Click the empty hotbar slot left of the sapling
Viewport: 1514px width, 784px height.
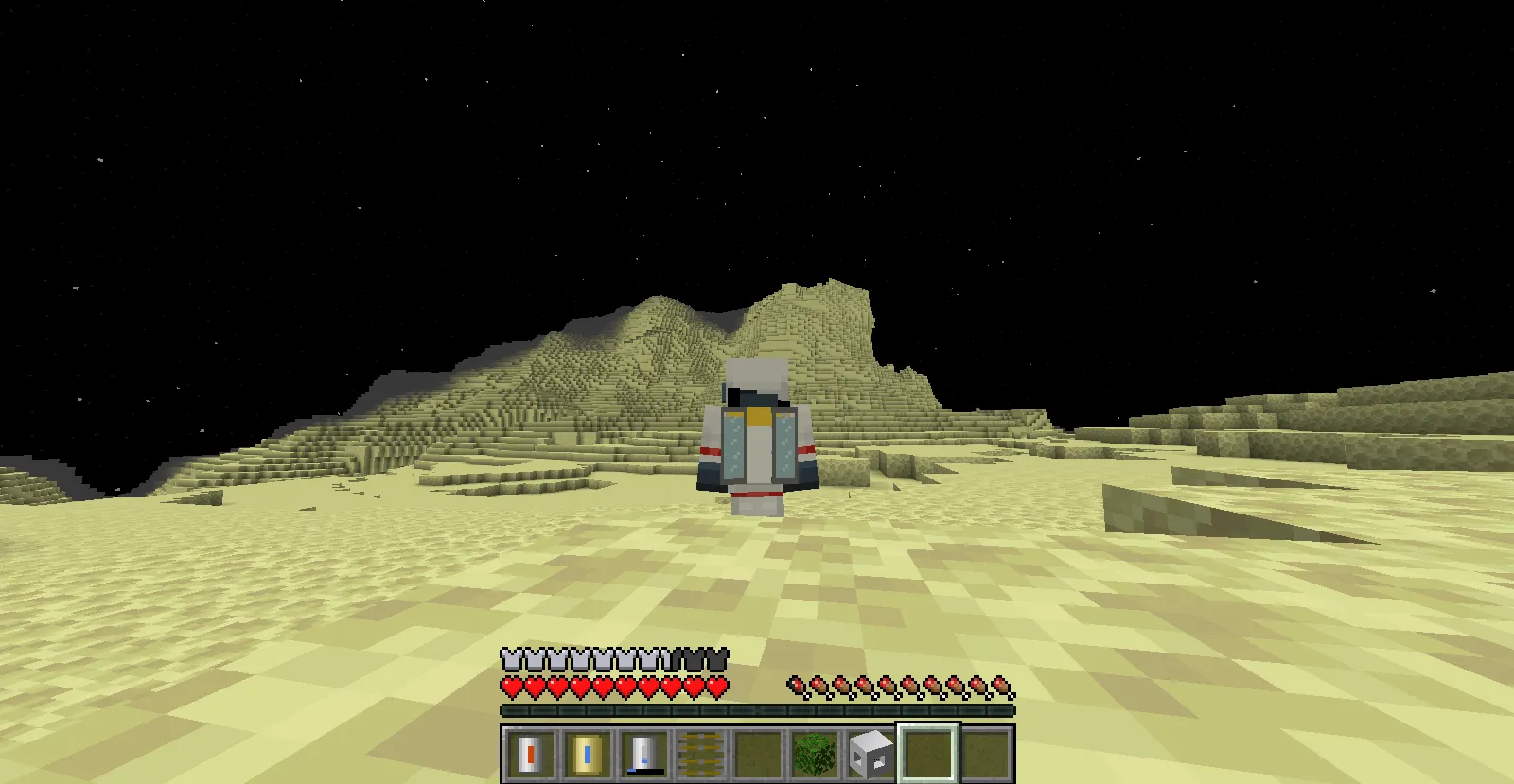757,752
